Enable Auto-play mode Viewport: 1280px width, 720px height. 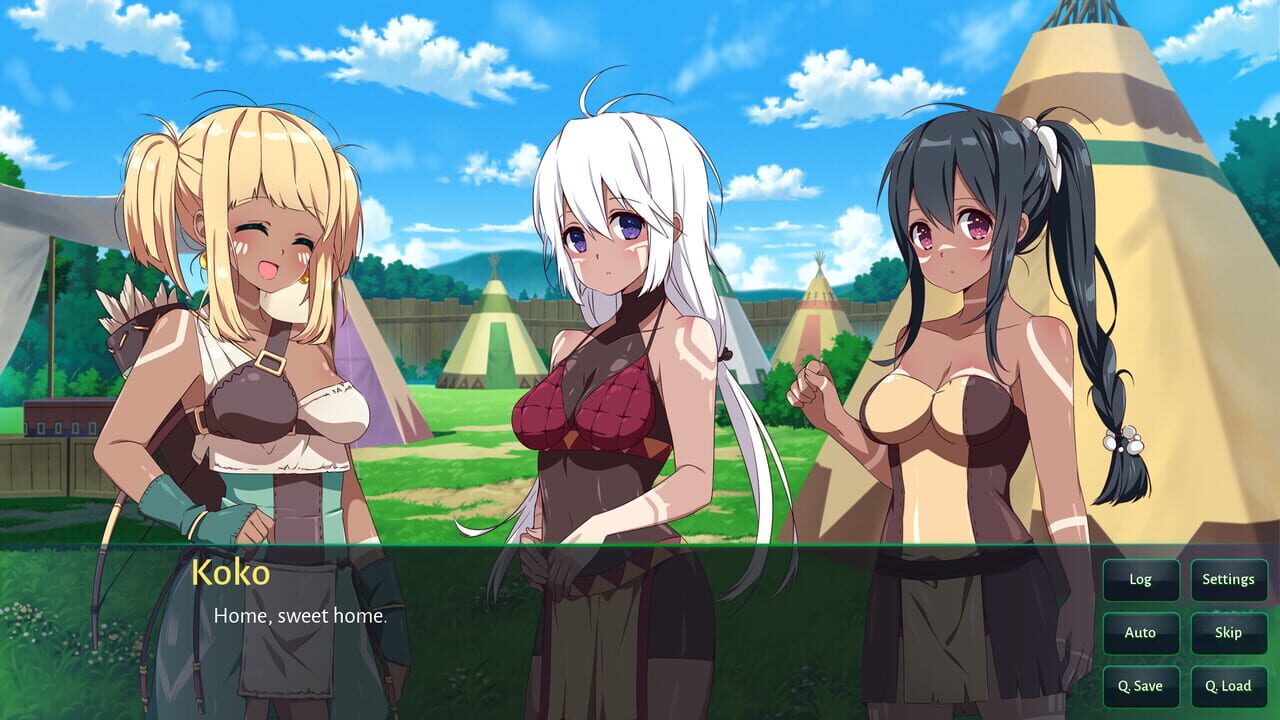click(x=1140, y=632)
